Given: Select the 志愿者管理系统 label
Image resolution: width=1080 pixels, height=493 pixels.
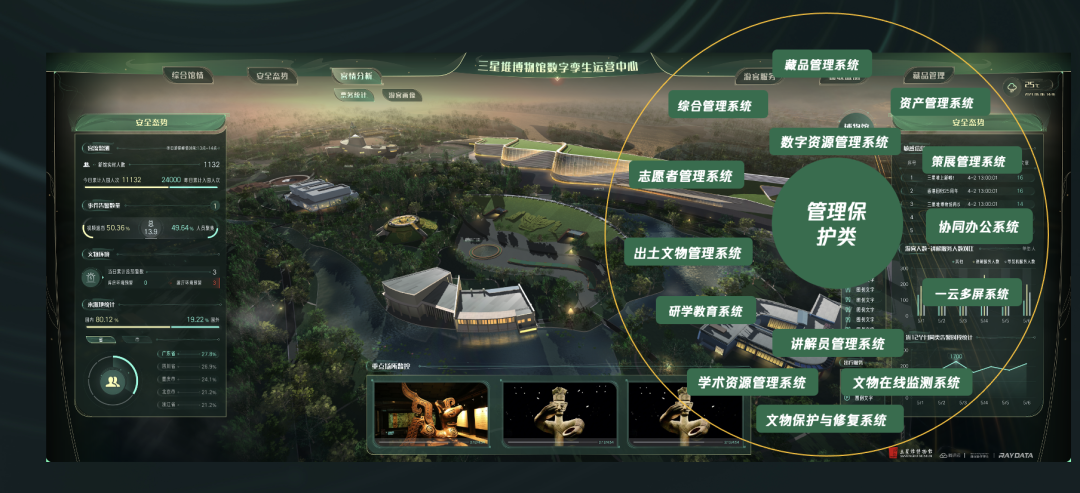Looking at the screenshot, I should [x=686, y=176].
